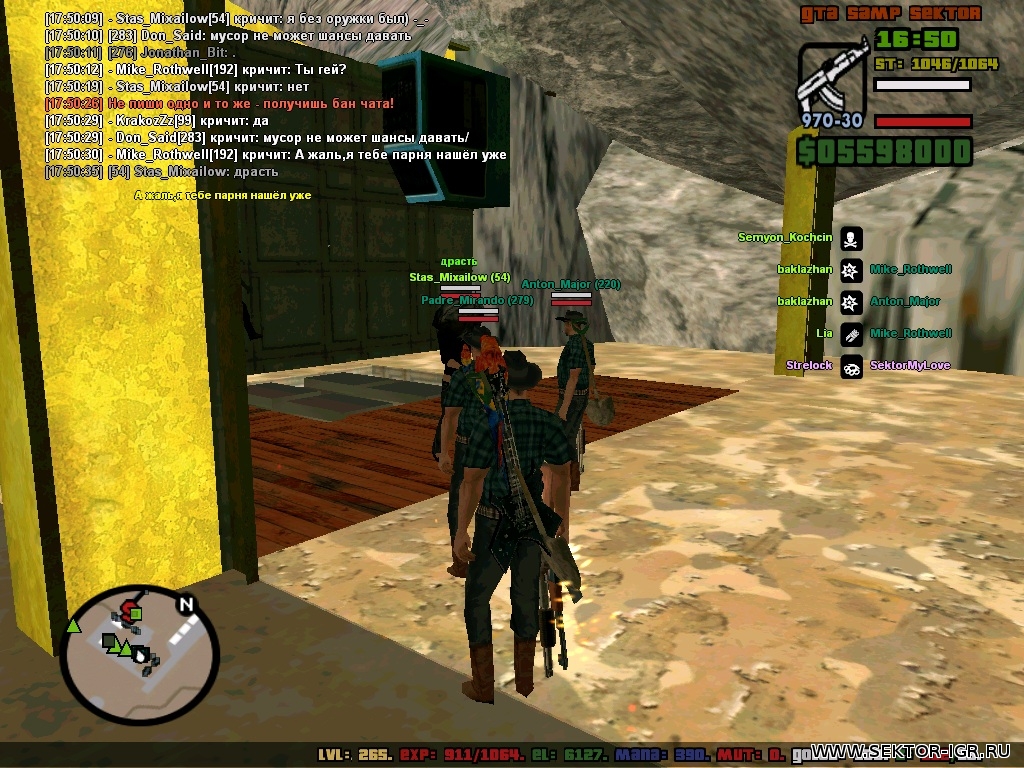Click the Strelock kill feed row icon
The height and width of the screenshot is (768, 1024).
(x=851, y=366)
